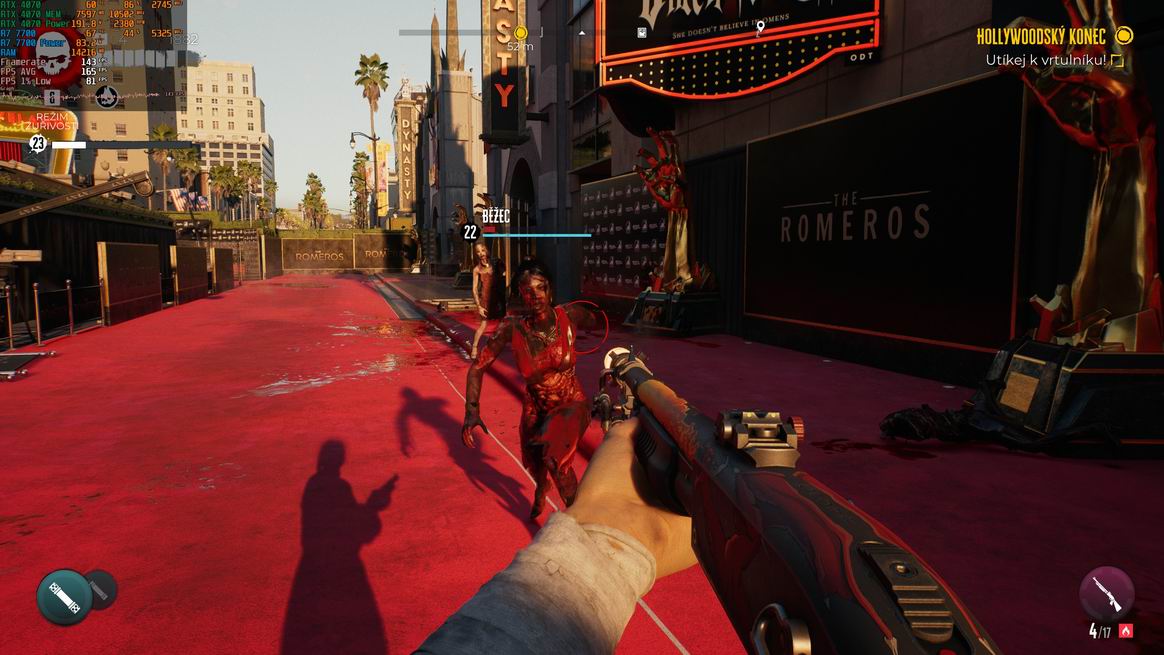
Task: Click the player level 23 badge
Action: [x=38, y=144]
